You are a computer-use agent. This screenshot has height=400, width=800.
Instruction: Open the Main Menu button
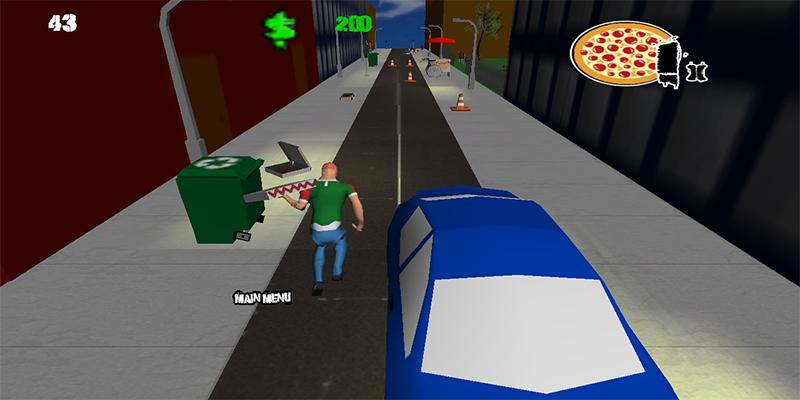(260, 297)
